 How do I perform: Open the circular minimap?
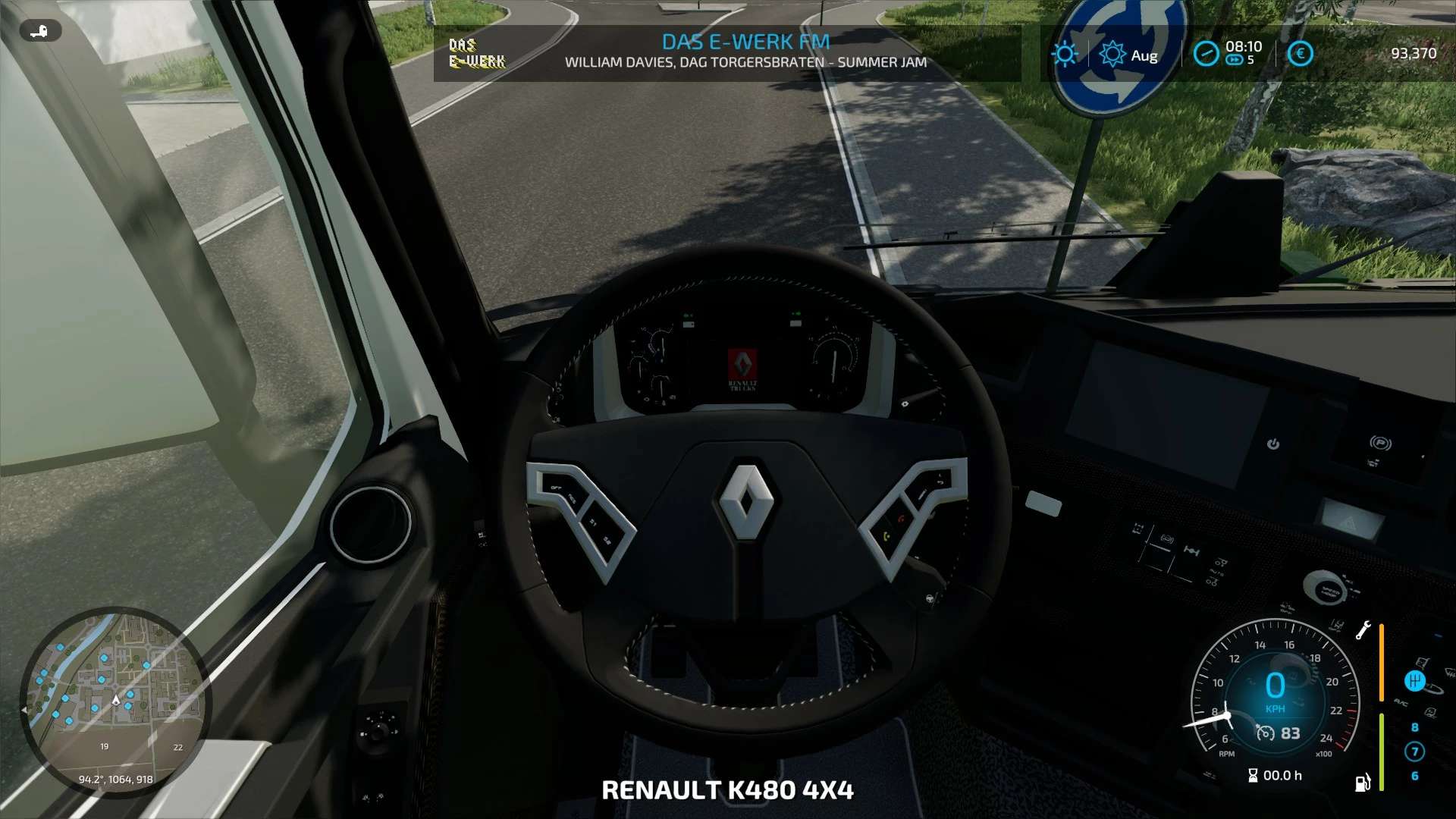[x=115, y=701]
